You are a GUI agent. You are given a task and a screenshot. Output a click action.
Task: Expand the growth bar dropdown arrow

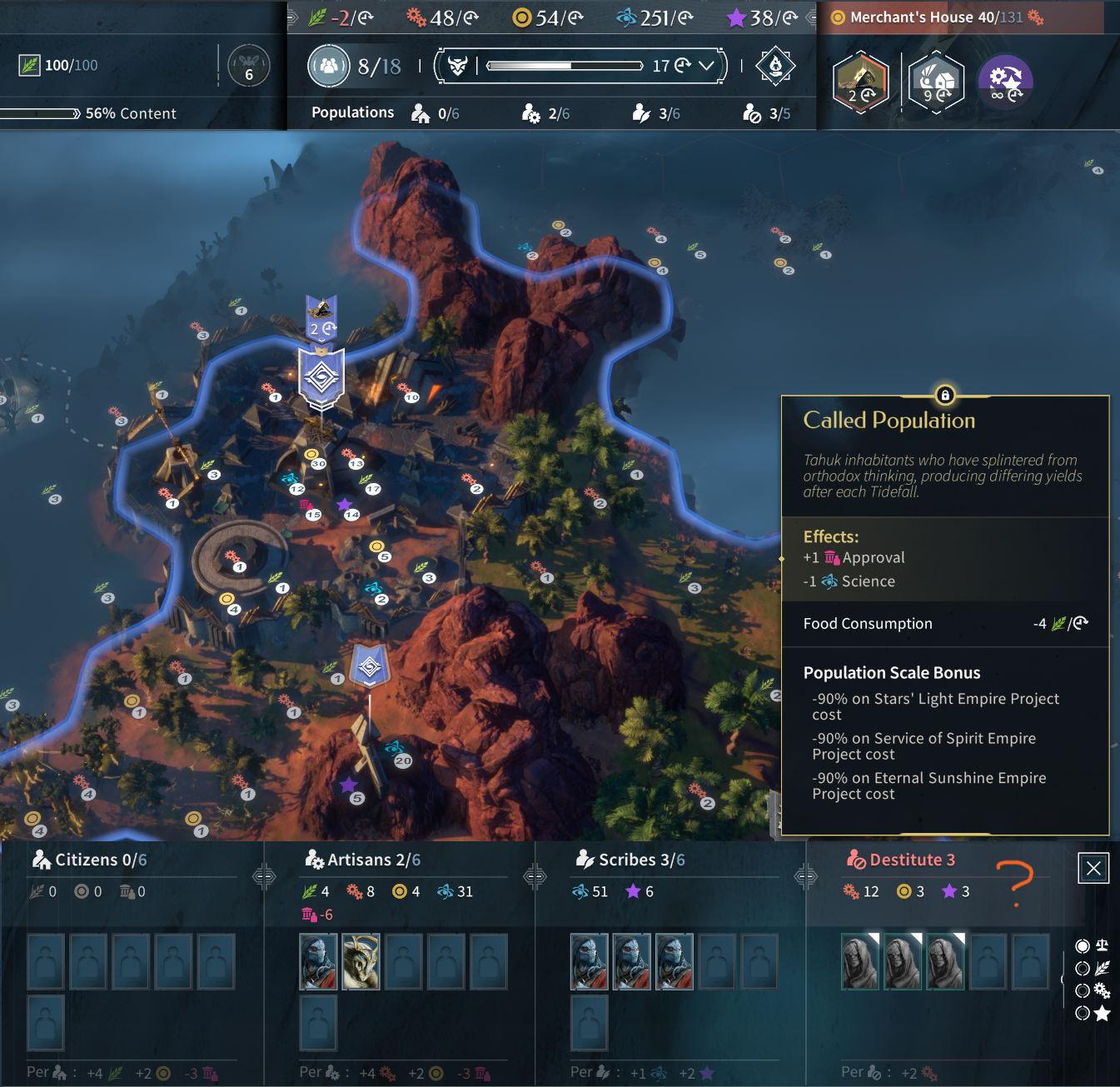707,66
